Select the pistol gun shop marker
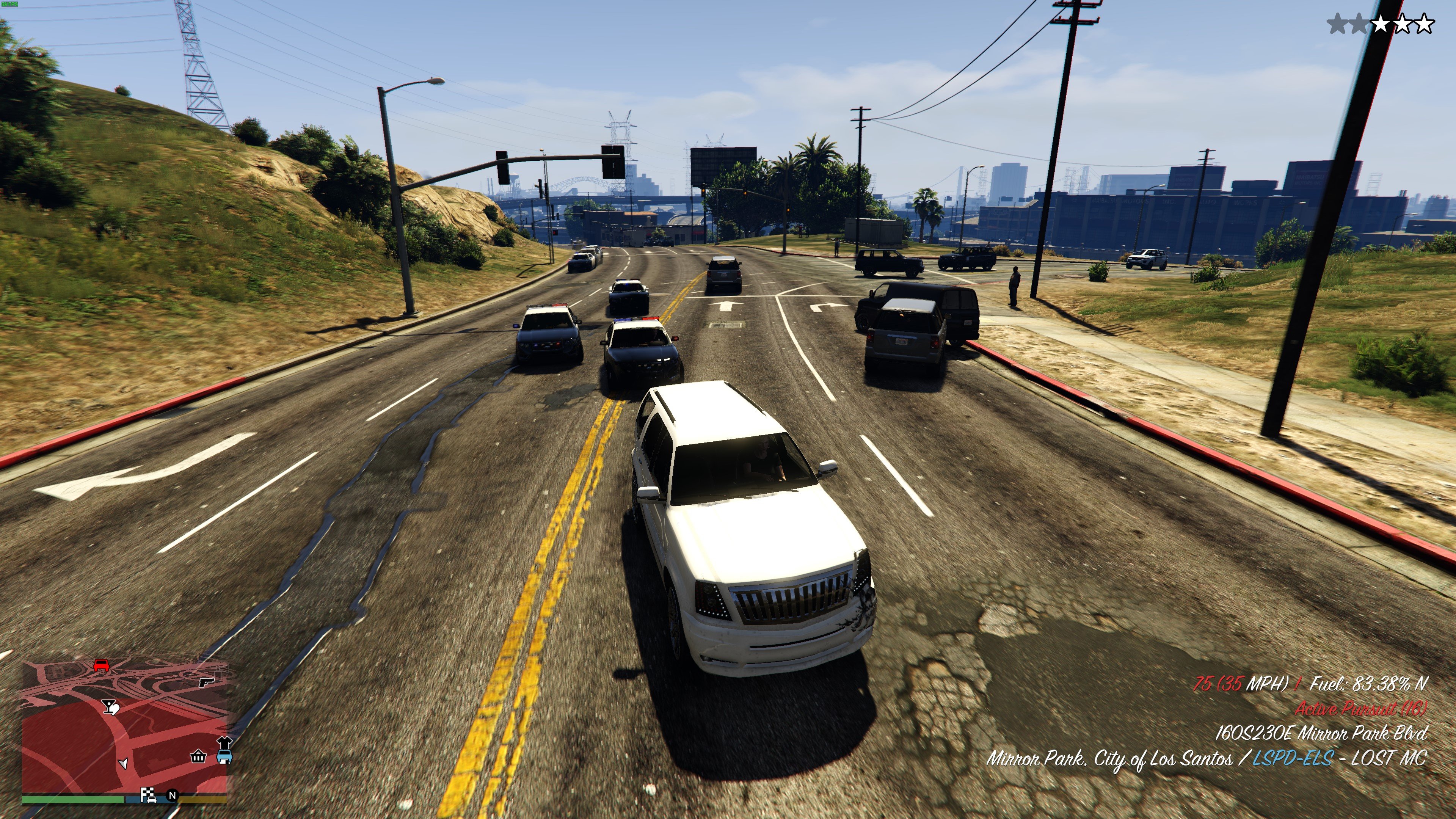The height and width of the screenshot is (819, 1456). coord(206,682)
